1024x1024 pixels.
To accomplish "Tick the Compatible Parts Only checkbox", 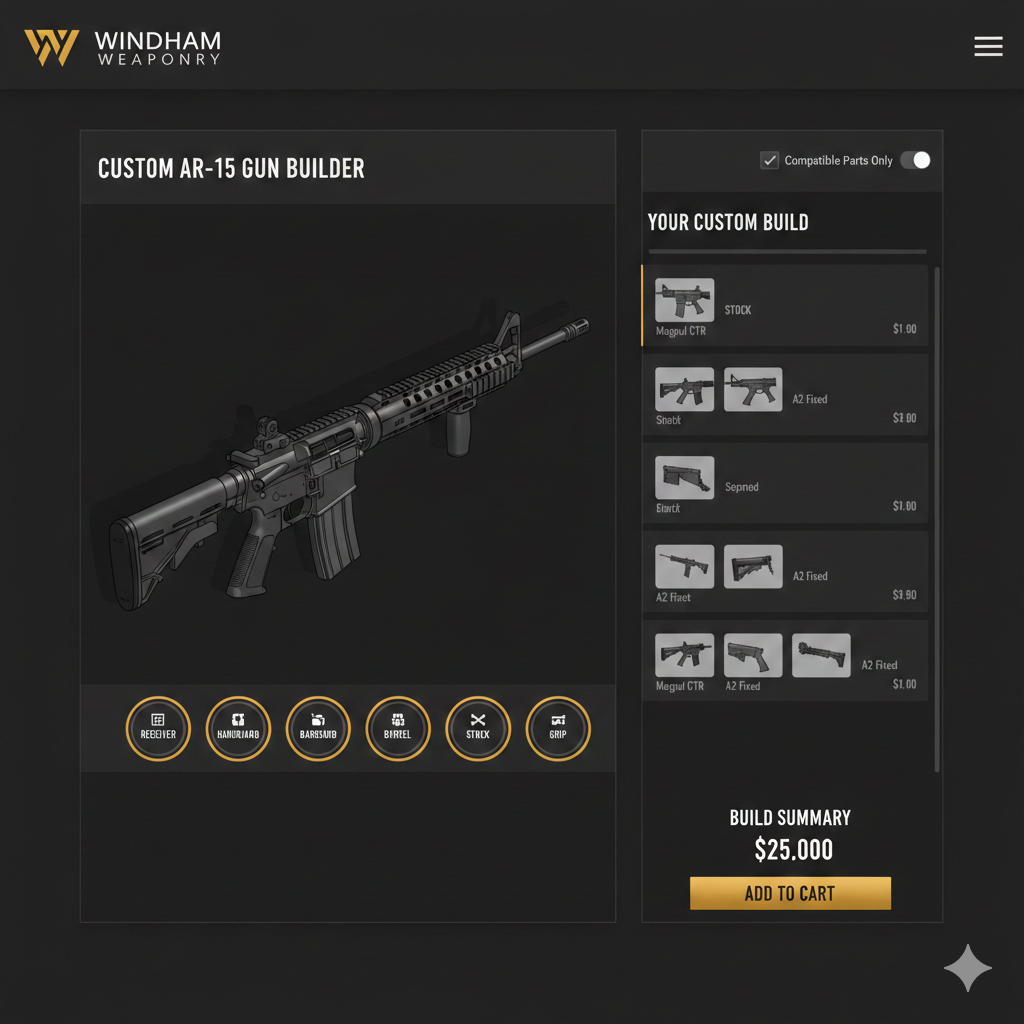I will [x=769, y=160].
